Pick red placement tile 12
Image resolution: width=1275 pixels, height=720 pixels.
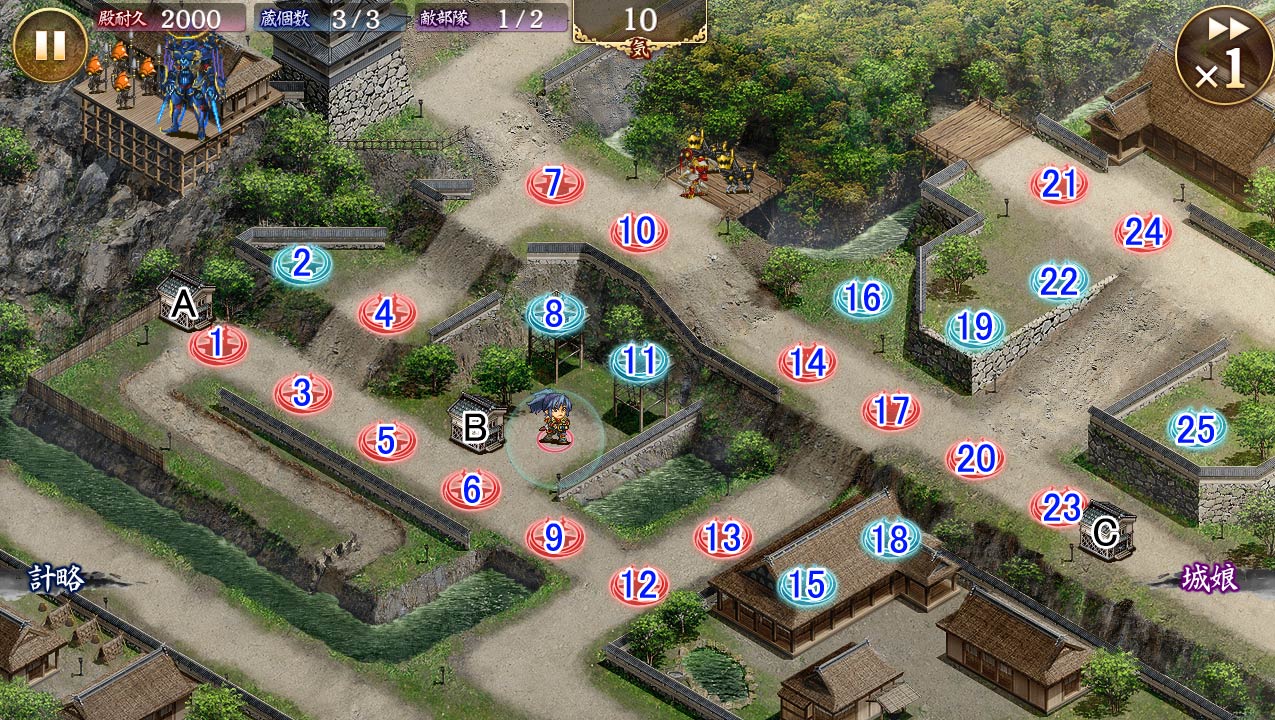coord(639,583)
